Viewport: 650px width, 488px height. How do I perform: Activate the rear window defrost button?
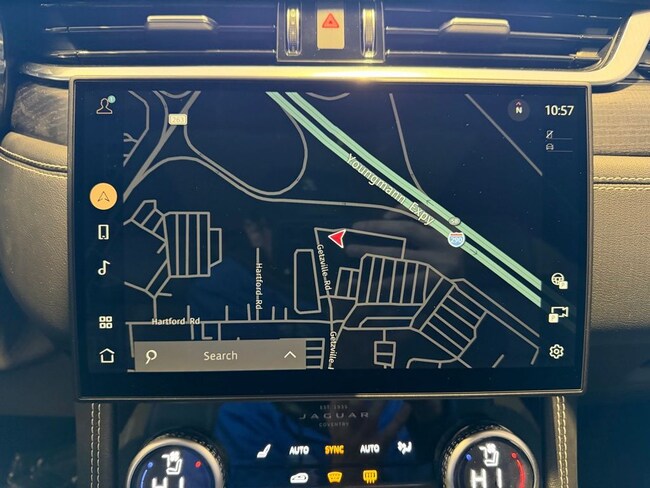369,475
